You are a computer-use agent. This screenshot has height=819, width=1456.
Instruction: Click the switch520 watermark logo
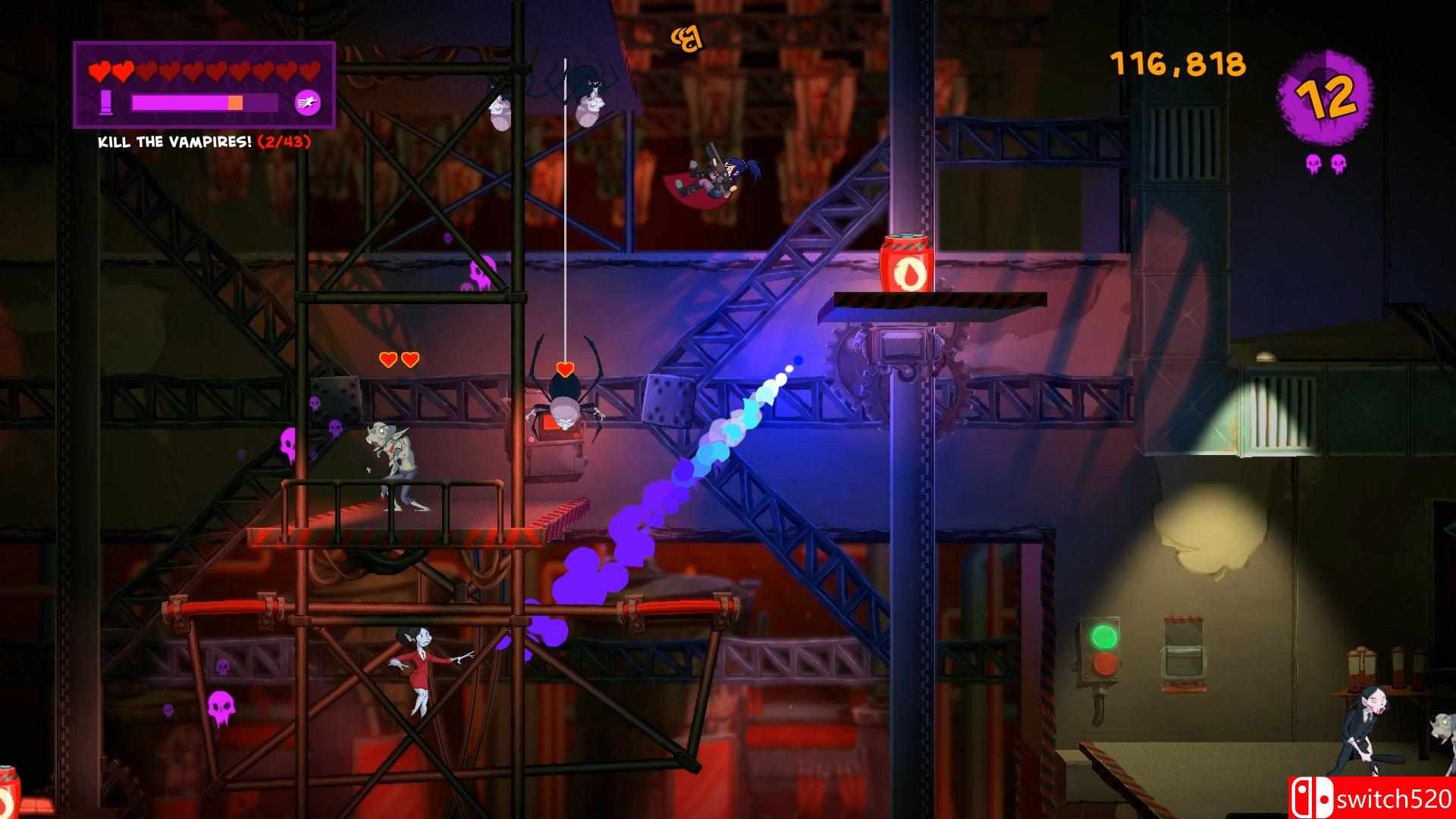(x=1371, y=799)
